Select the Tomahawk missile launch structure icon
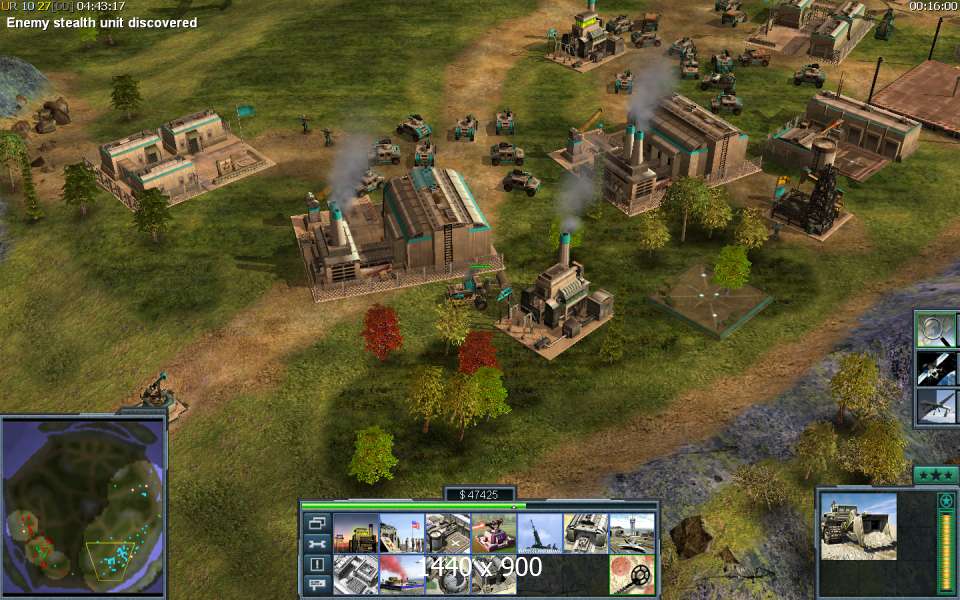This screenshot has height=600, width=960. [x=539, y=533]
